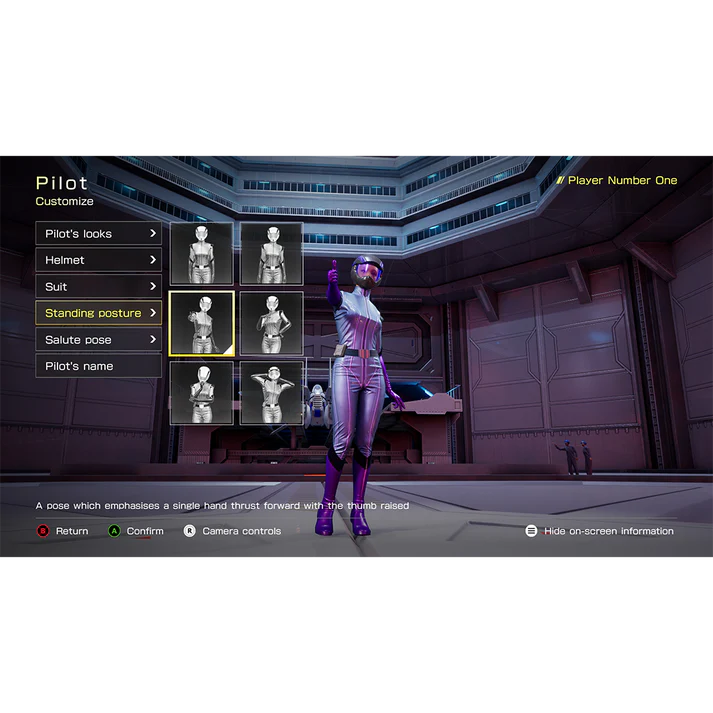Image resolution: width=713 pixels, height=713 pixels.
Task: Go to the Salute pose option
Action: [x=98, y=340]
